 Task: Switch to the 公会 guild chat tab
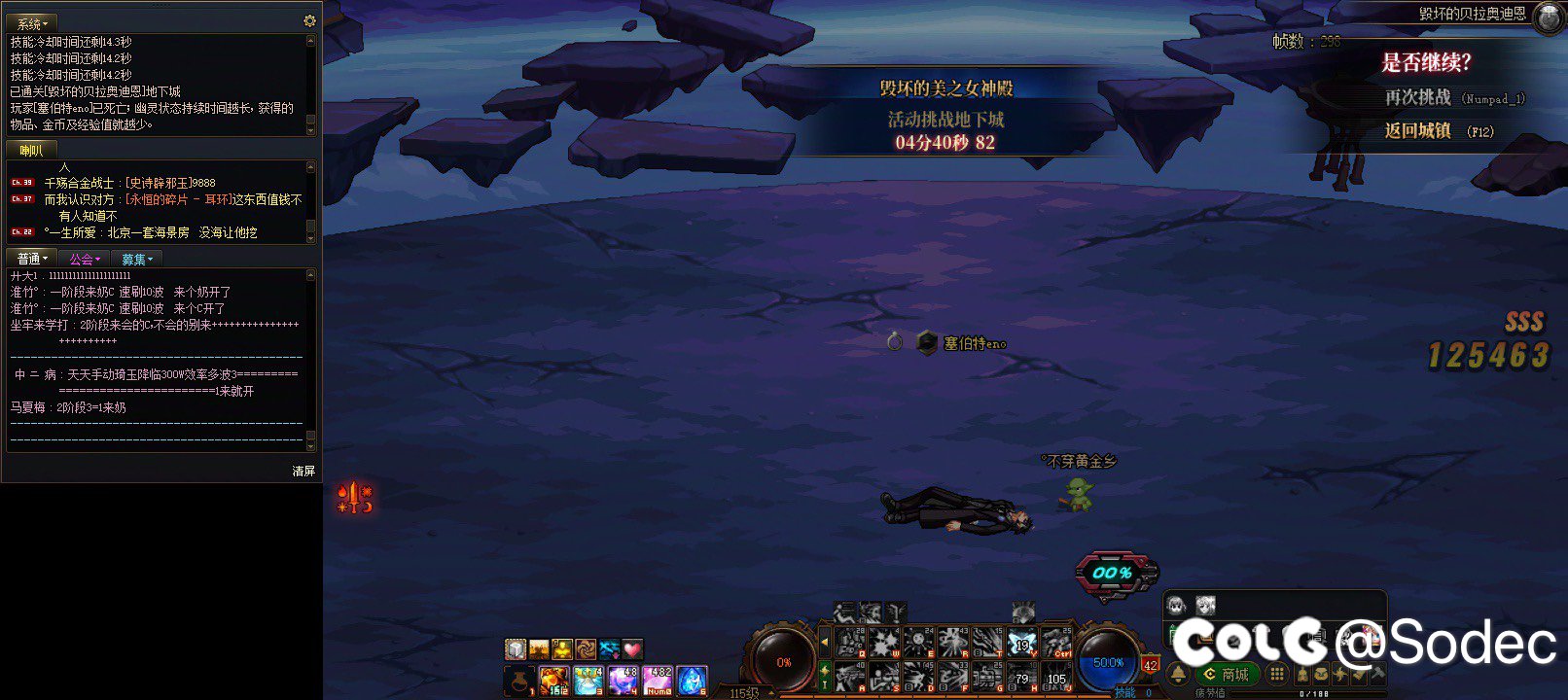(x=85, y=259)
